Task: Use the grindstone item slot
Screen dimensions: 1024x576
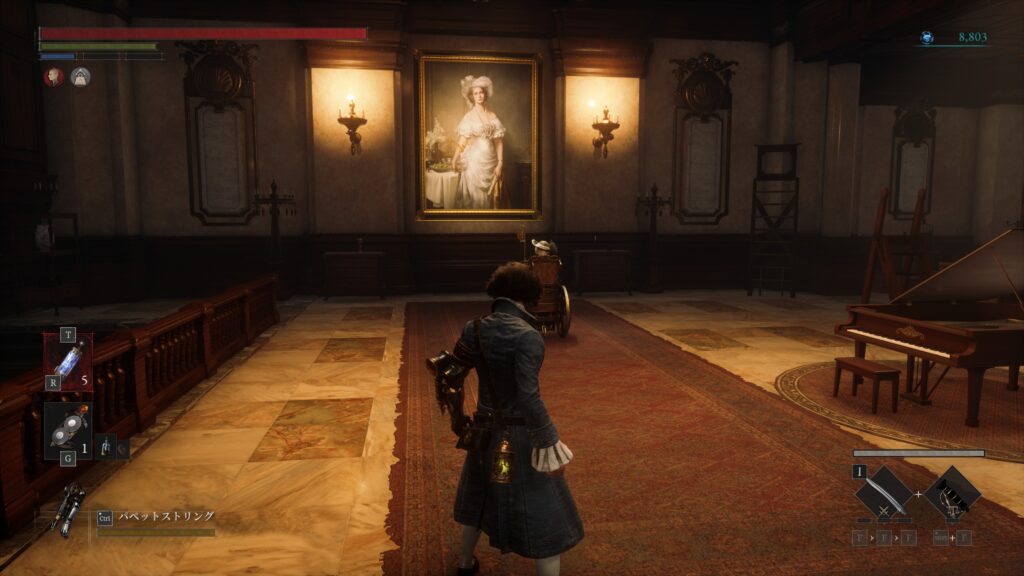Action: 67,430
